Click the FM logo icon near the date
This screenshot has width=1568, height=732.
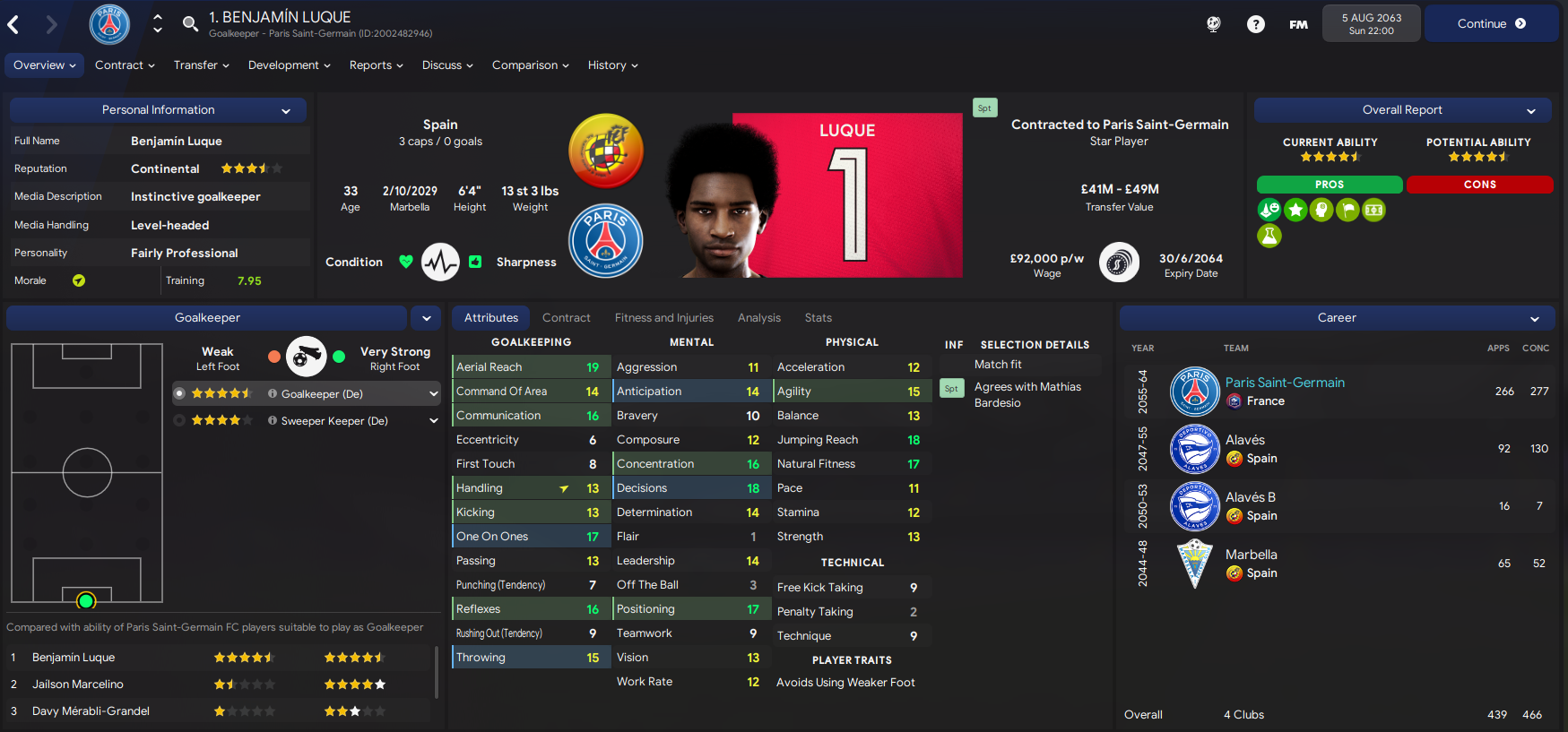click(x=1298, y=24)
